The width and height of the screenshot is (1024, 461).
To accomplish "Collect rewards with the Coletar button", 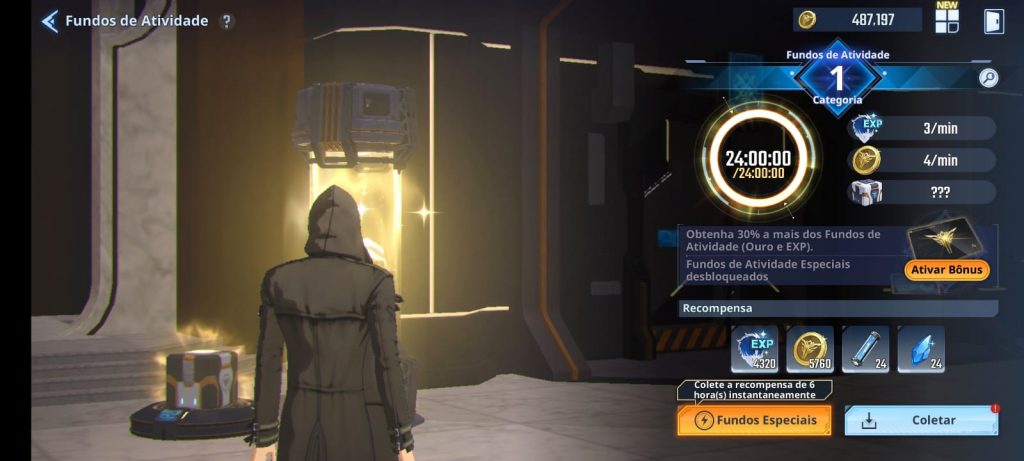I will [921, 421].
